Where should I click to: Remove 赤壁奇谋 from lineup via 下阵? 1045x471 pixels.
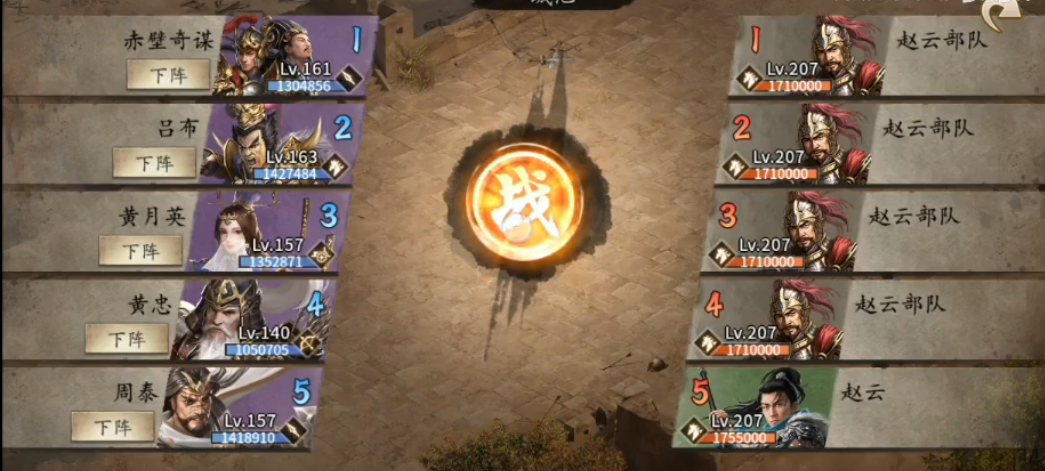[x=168, y=74]
